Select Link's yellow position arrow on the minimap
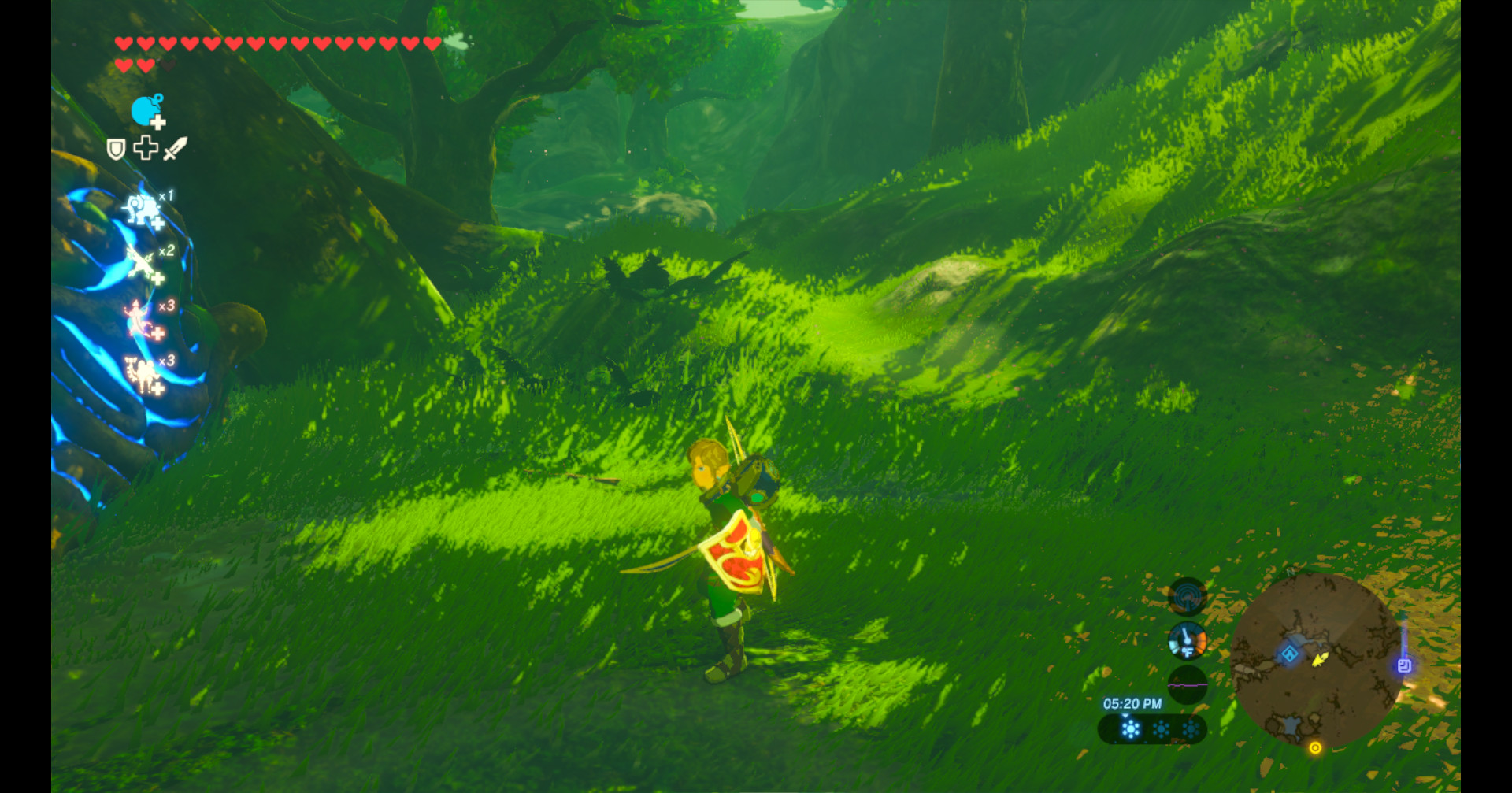Screen dimensions: 1512x793 1319,661
